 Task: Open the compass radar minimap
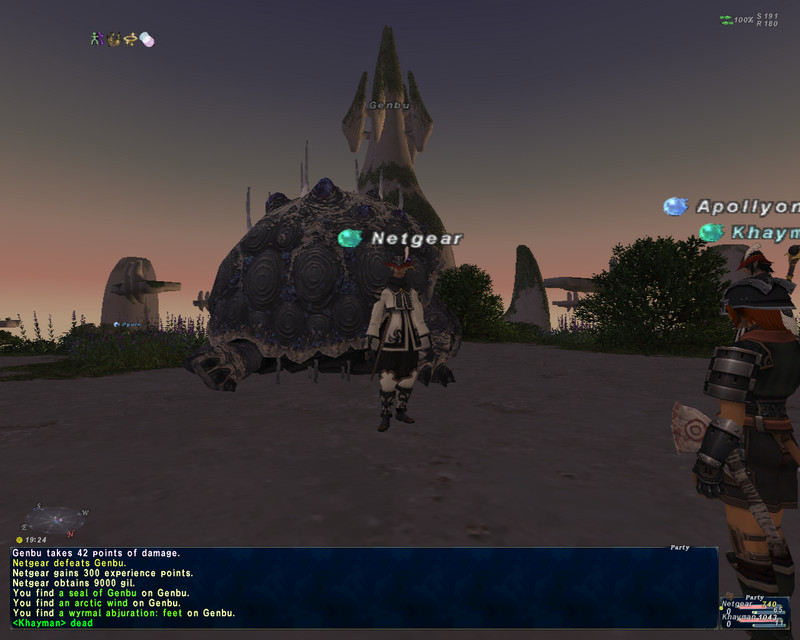(x=57, y=518)
